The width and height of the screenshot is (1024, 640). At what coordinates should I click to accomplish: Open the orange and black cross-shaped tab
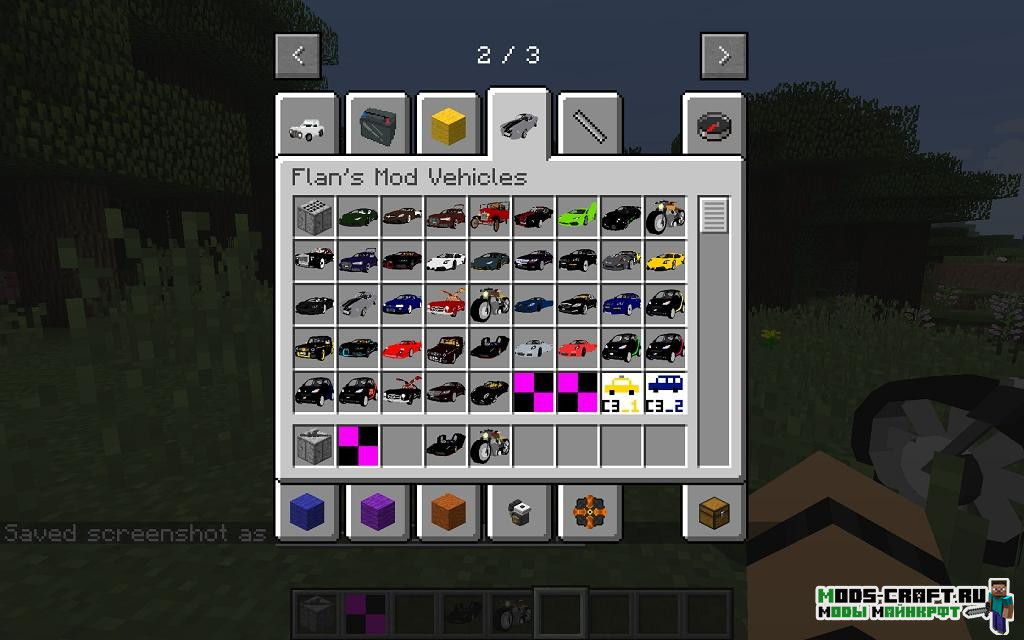588,511
